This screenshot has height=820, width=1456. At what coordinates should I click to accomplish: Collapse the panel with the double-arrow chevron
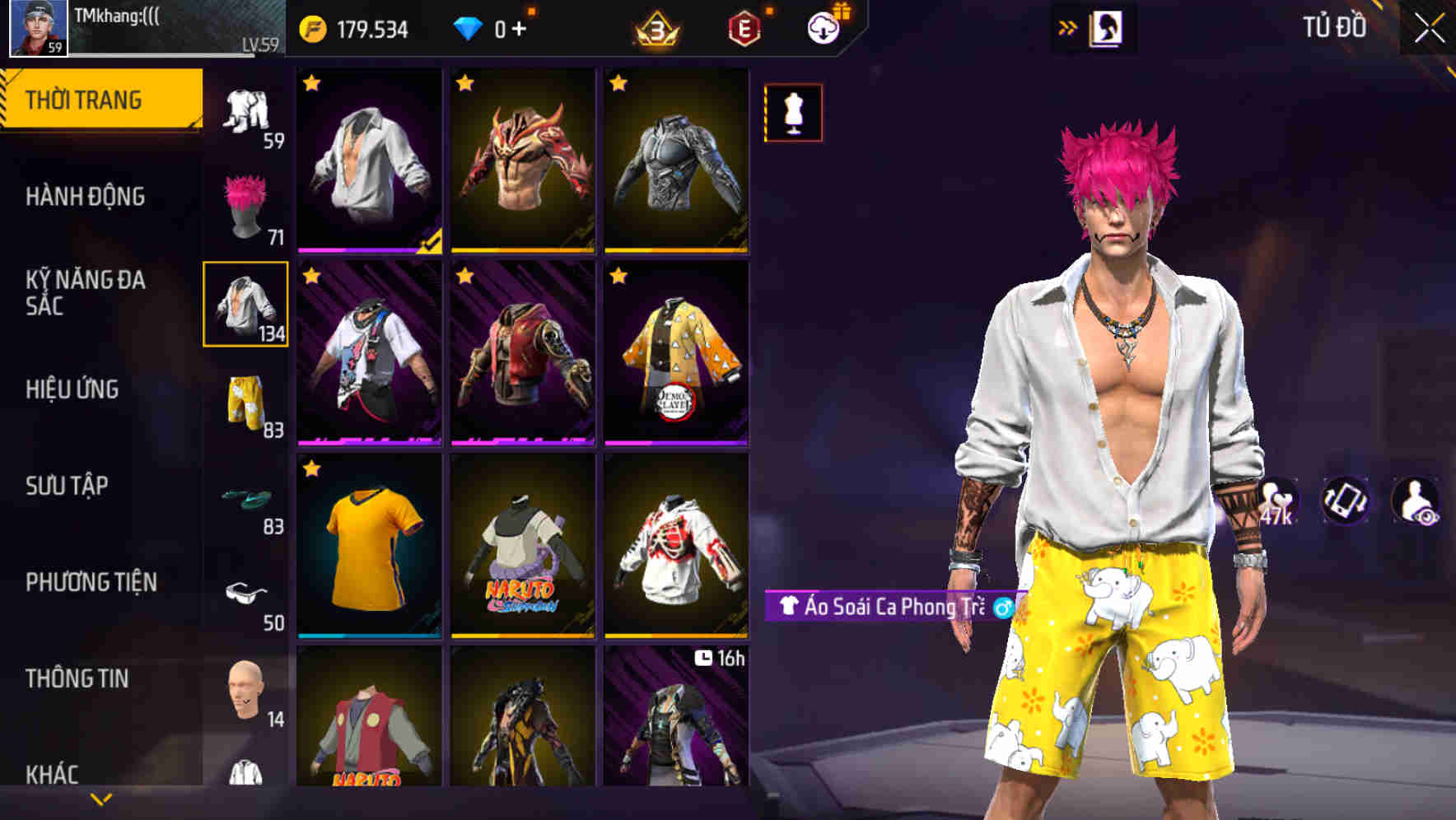pos(1068,27)
